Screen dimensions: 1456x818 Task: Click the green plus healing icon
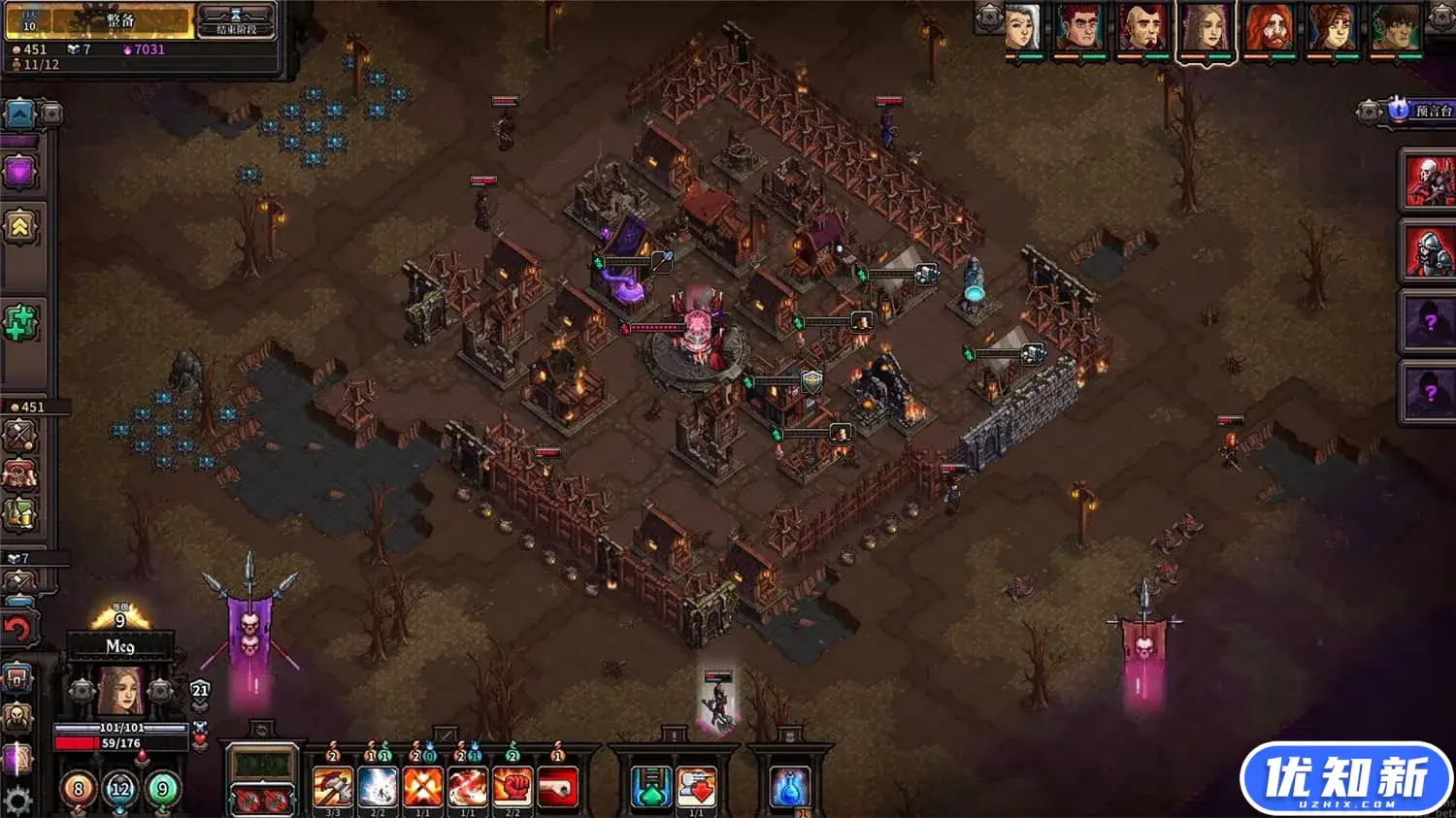[x=20, y=323]
